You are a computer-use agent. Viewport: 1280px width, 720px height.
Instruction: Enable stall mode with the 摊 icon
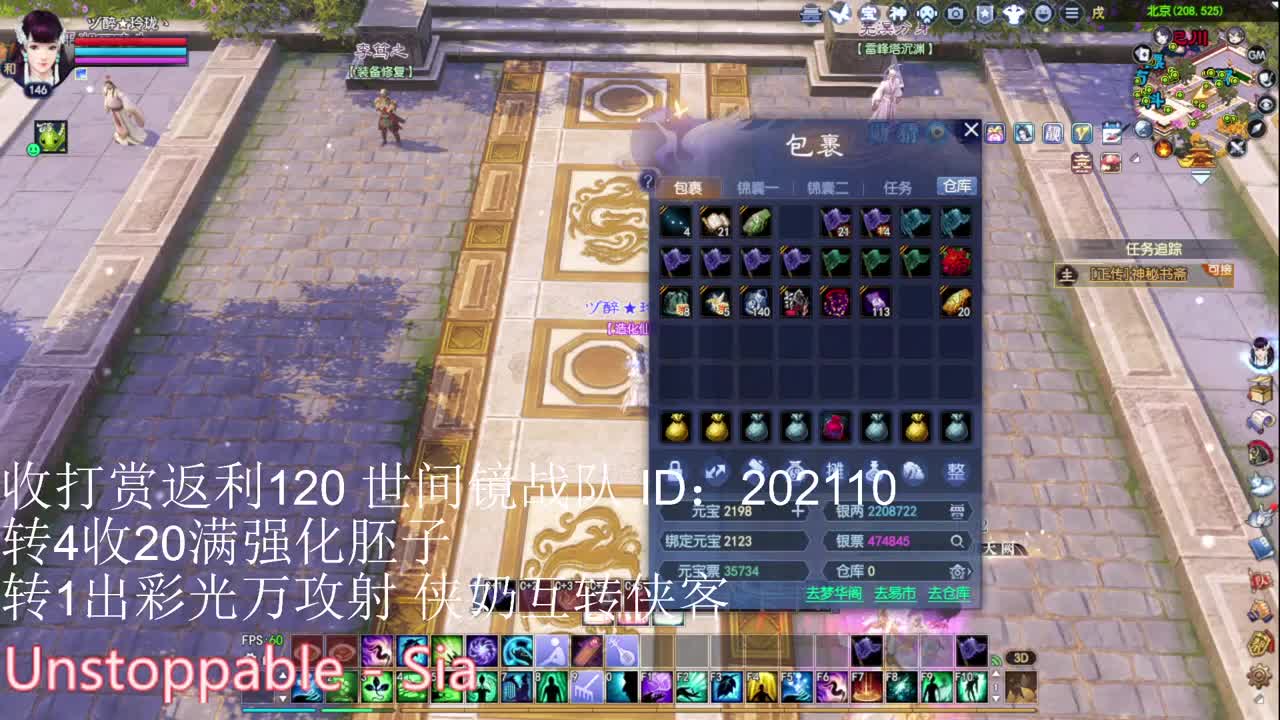point(834,470)
